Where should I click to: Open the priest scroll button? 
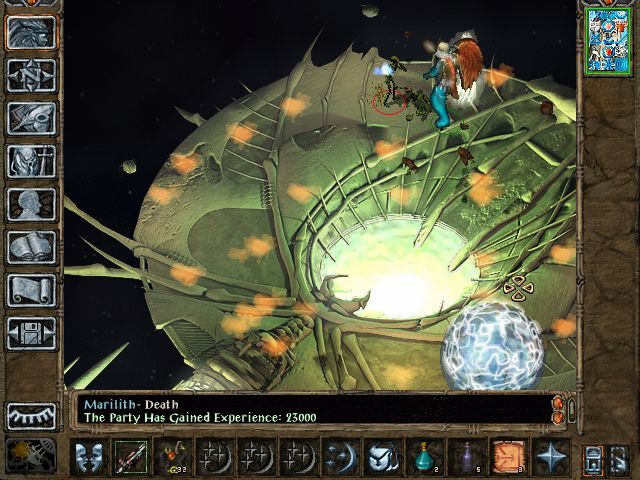coord(31,290)
